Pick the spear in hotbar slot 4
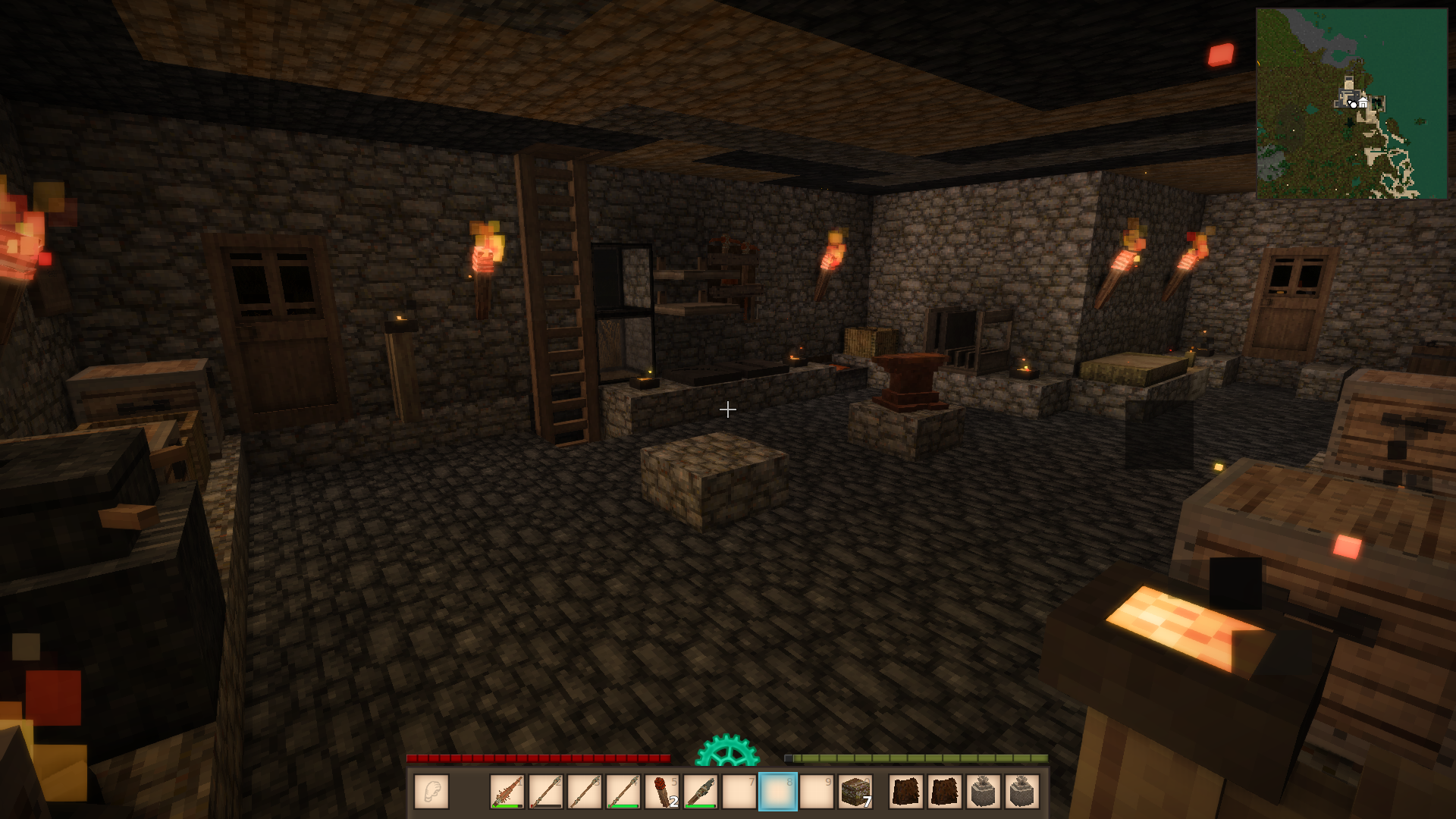This screenshot has width=1456, height=819. pos(623,792)
